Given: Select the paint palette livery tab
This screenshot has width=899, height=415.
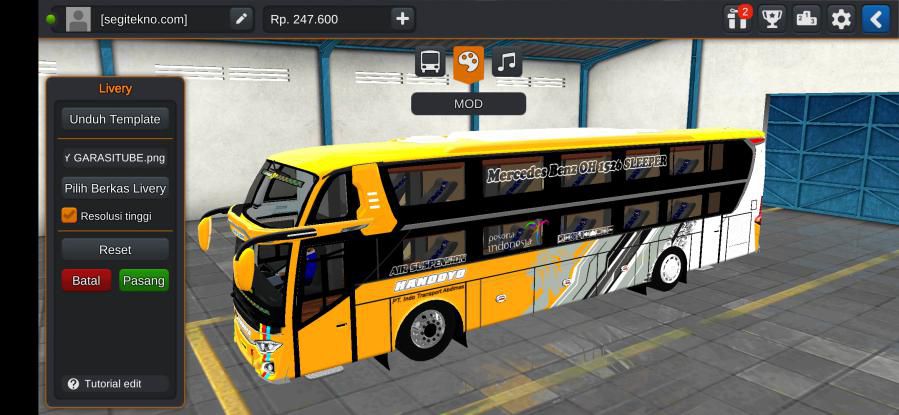Looking at the screenshot, I should click(468, 63).
